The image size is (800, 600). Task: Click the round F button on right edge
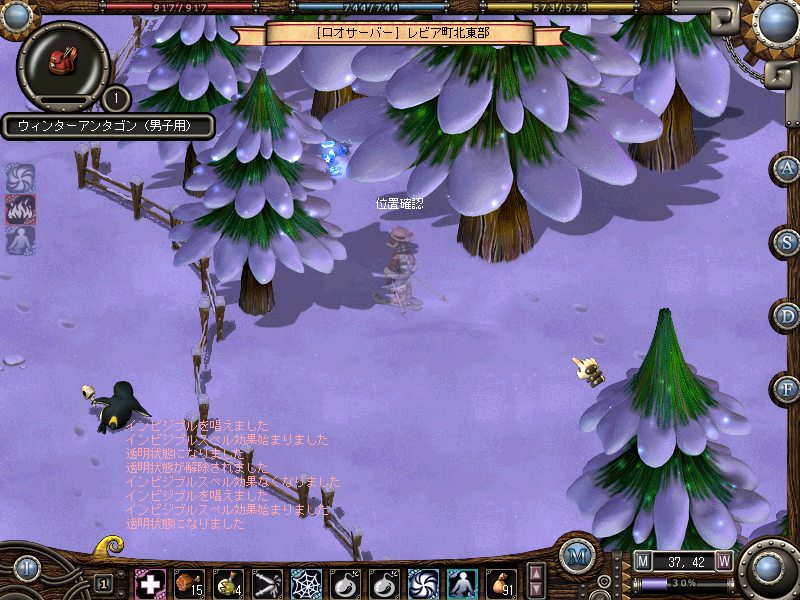click(788, 388)
